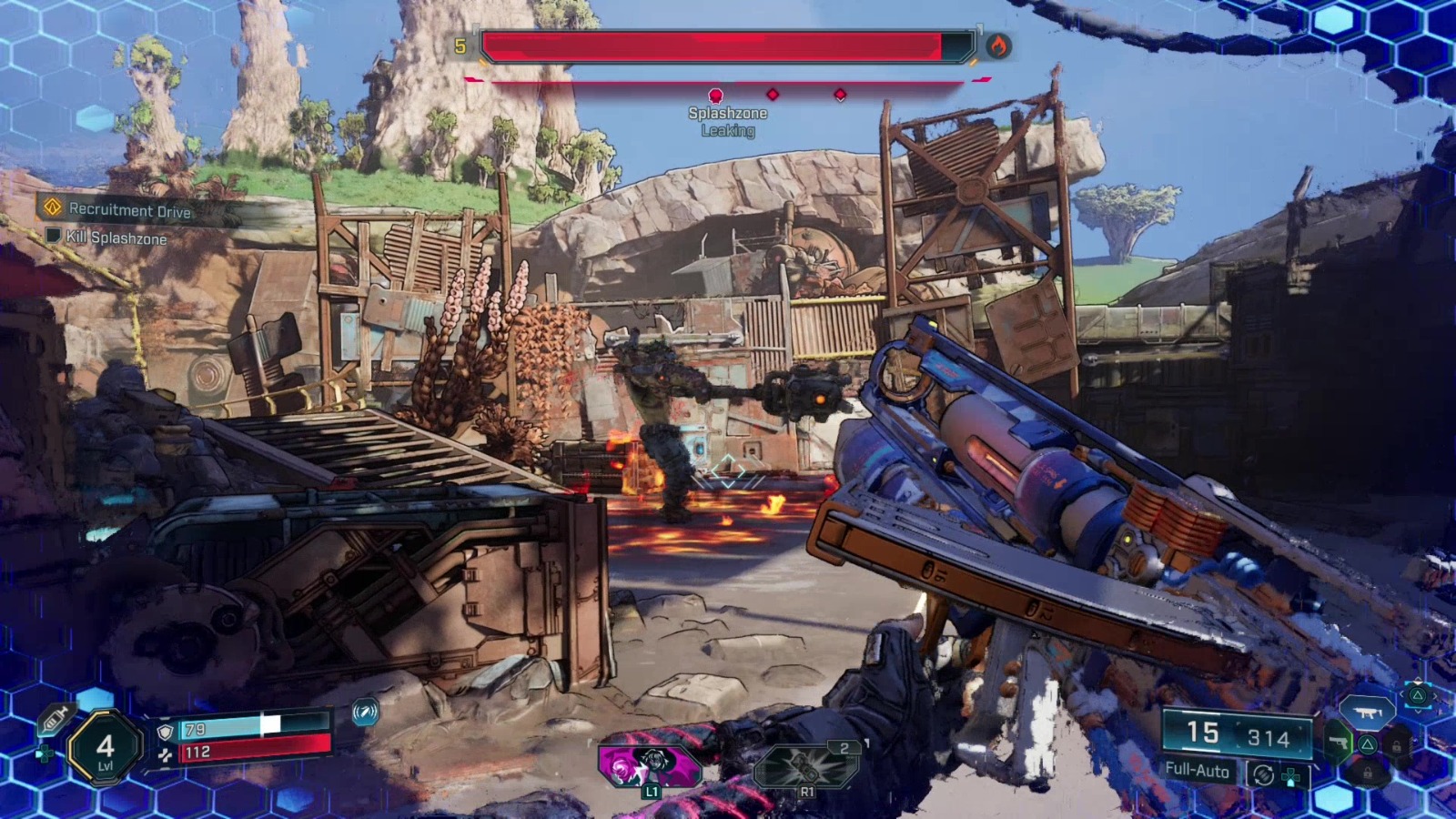Image resolution: width=1456 pixels, height=819 pixels.
Task: Click the down chevron under the weapon swap hexagon
Action: click(1418, 712)
